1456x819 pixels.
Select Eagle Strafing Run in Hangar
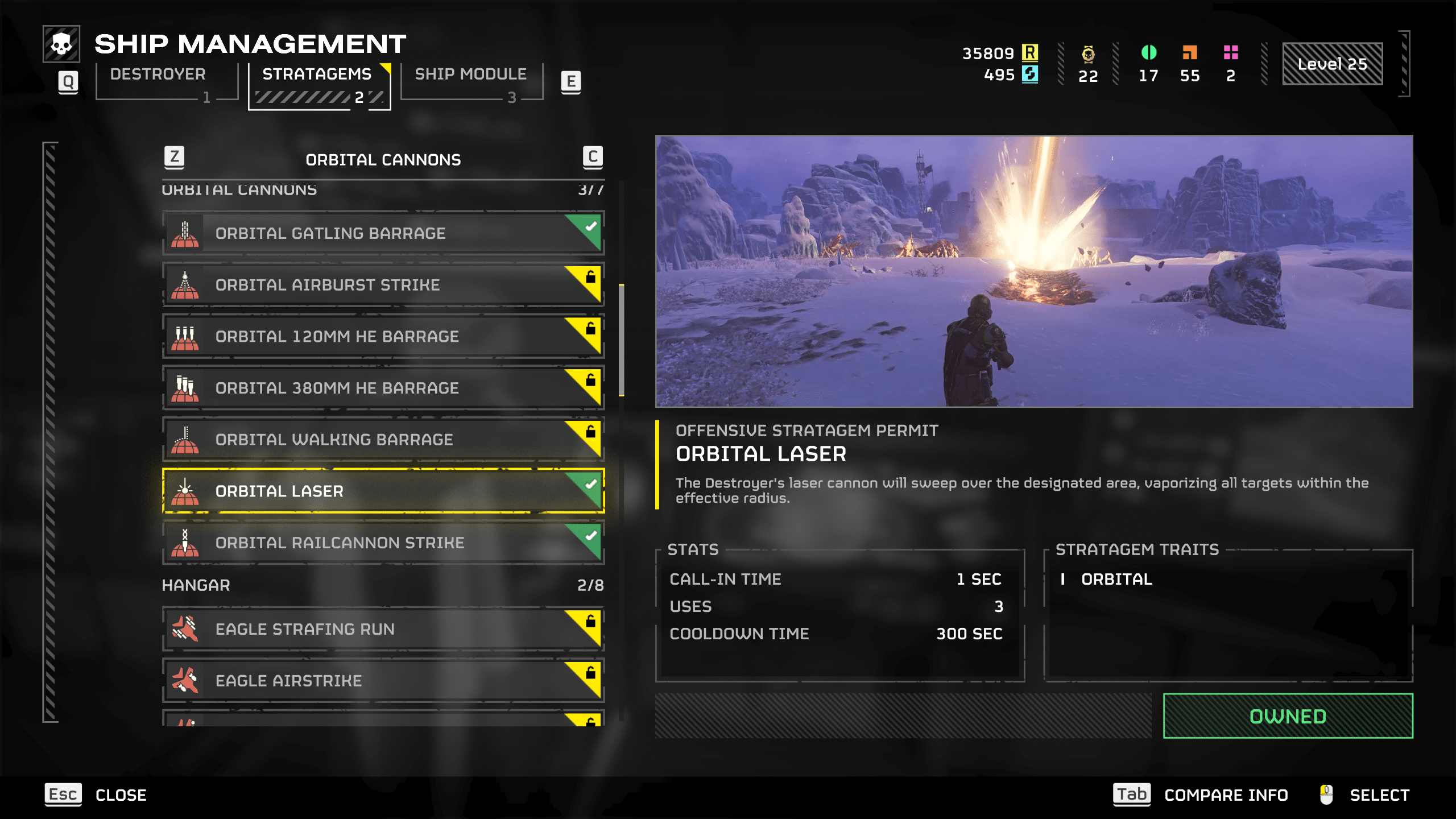tap(383, 630)
